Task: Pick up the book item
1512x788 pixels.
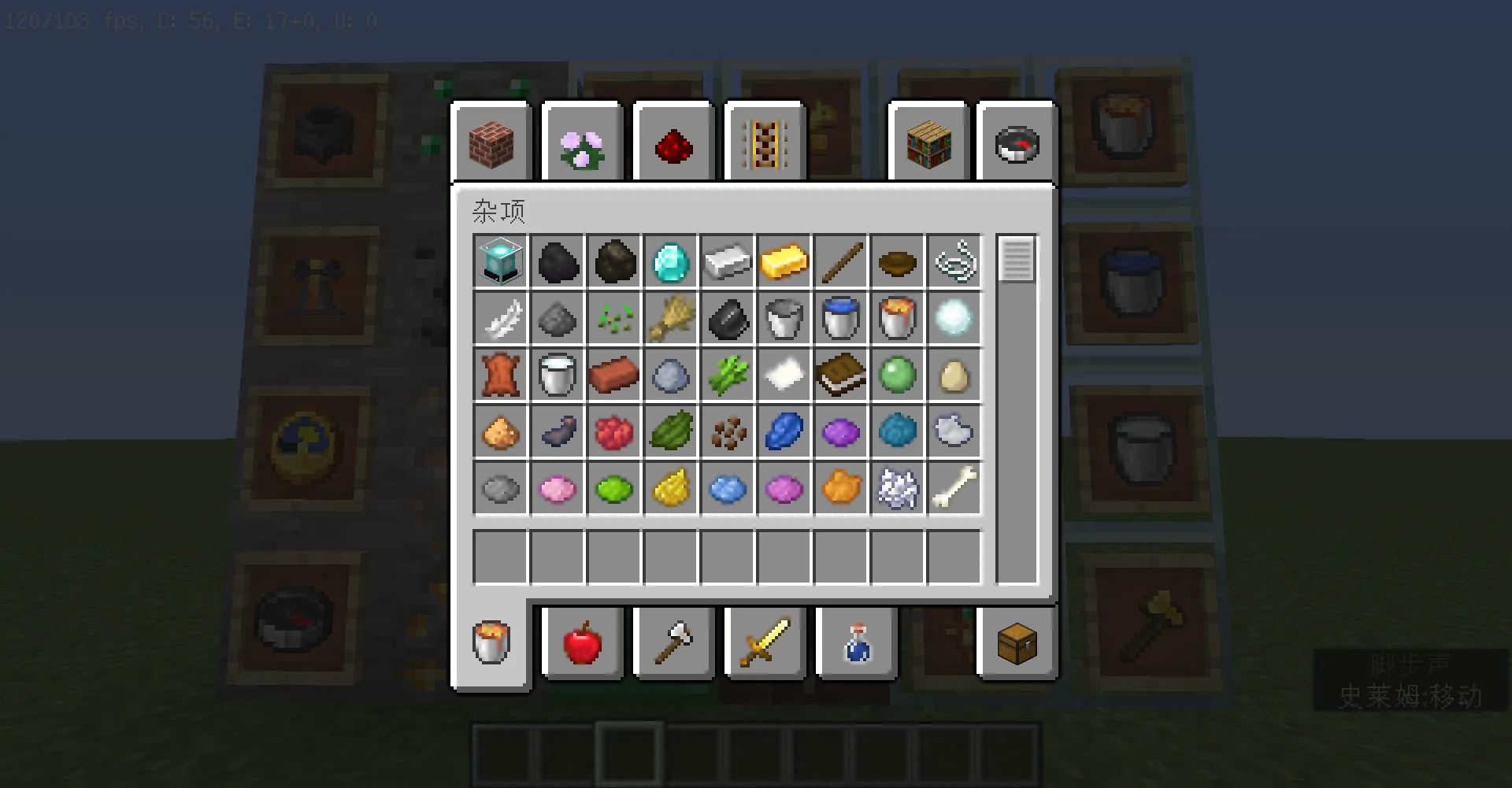Action: pos(841,376)
